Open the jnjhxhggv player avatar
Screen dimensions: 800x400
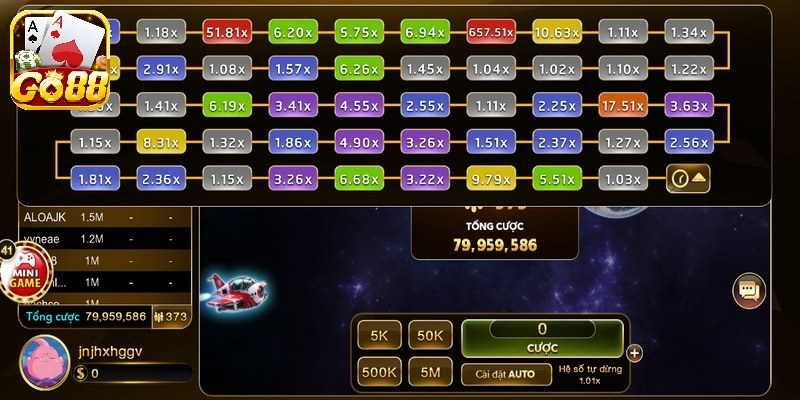pos(44,356)
